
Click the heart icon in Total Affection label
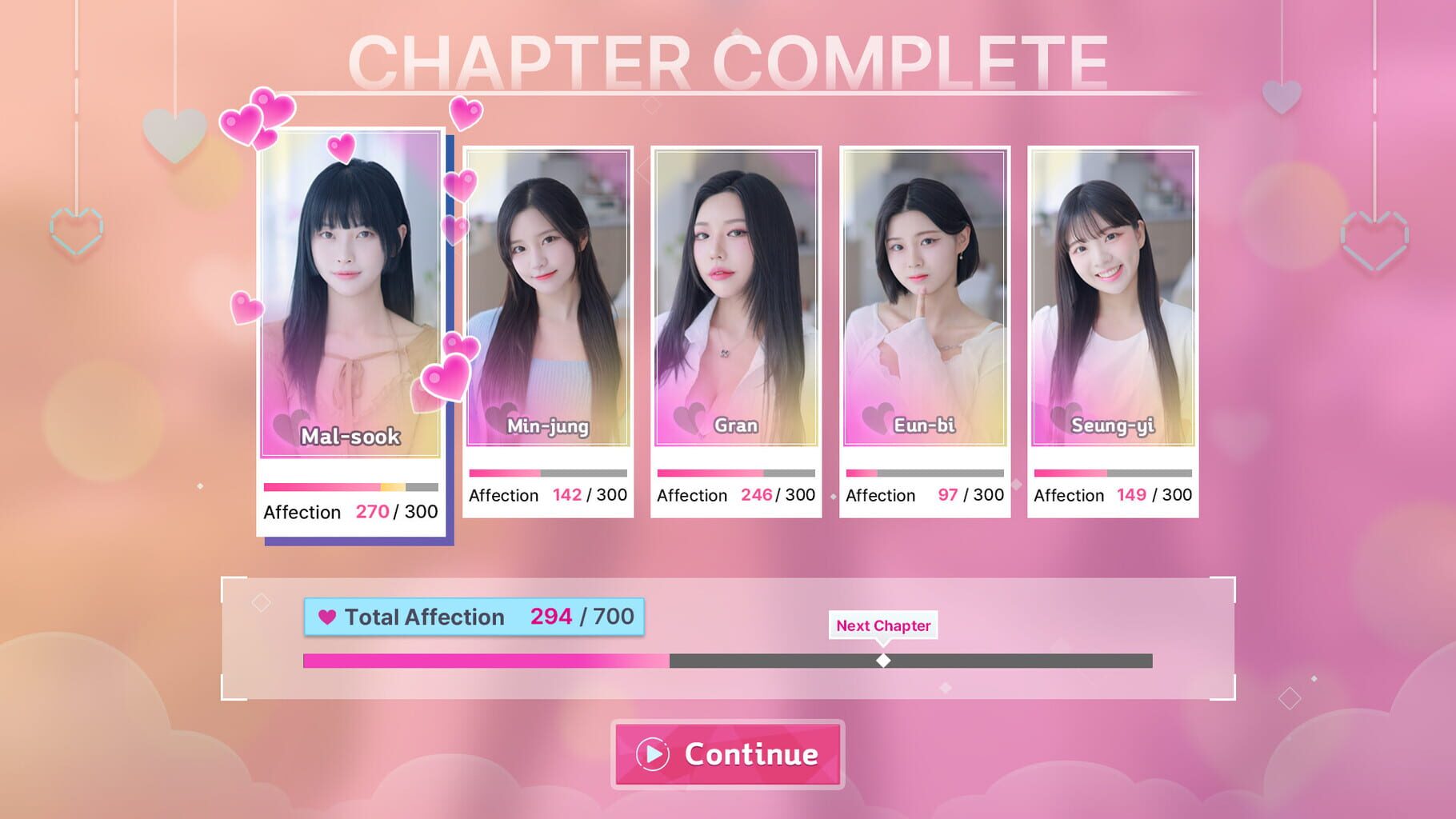point(328,616)
